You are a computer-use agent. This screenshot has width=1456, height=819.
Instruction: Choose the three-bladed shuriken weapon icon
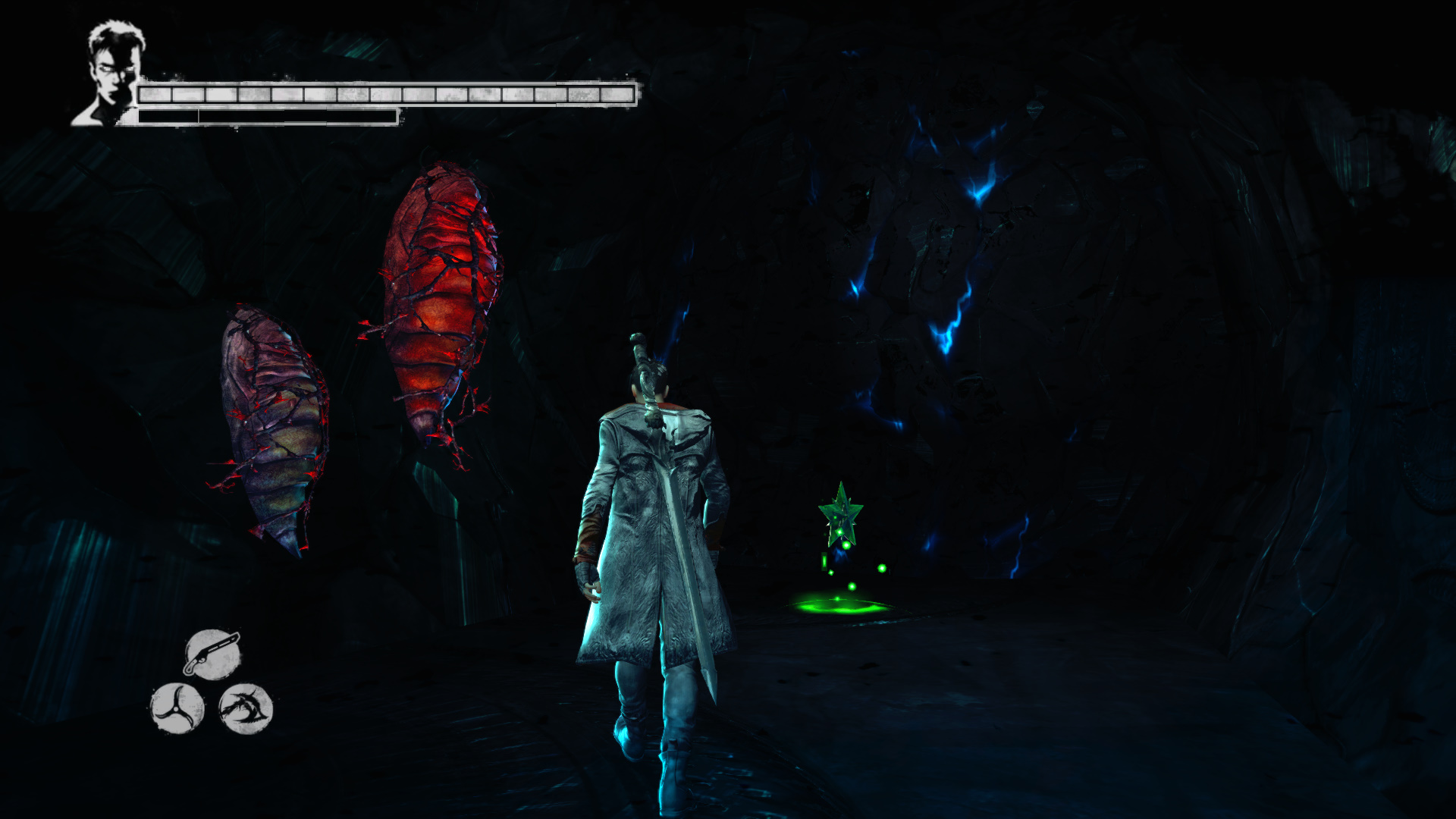[x=177, y=708]
